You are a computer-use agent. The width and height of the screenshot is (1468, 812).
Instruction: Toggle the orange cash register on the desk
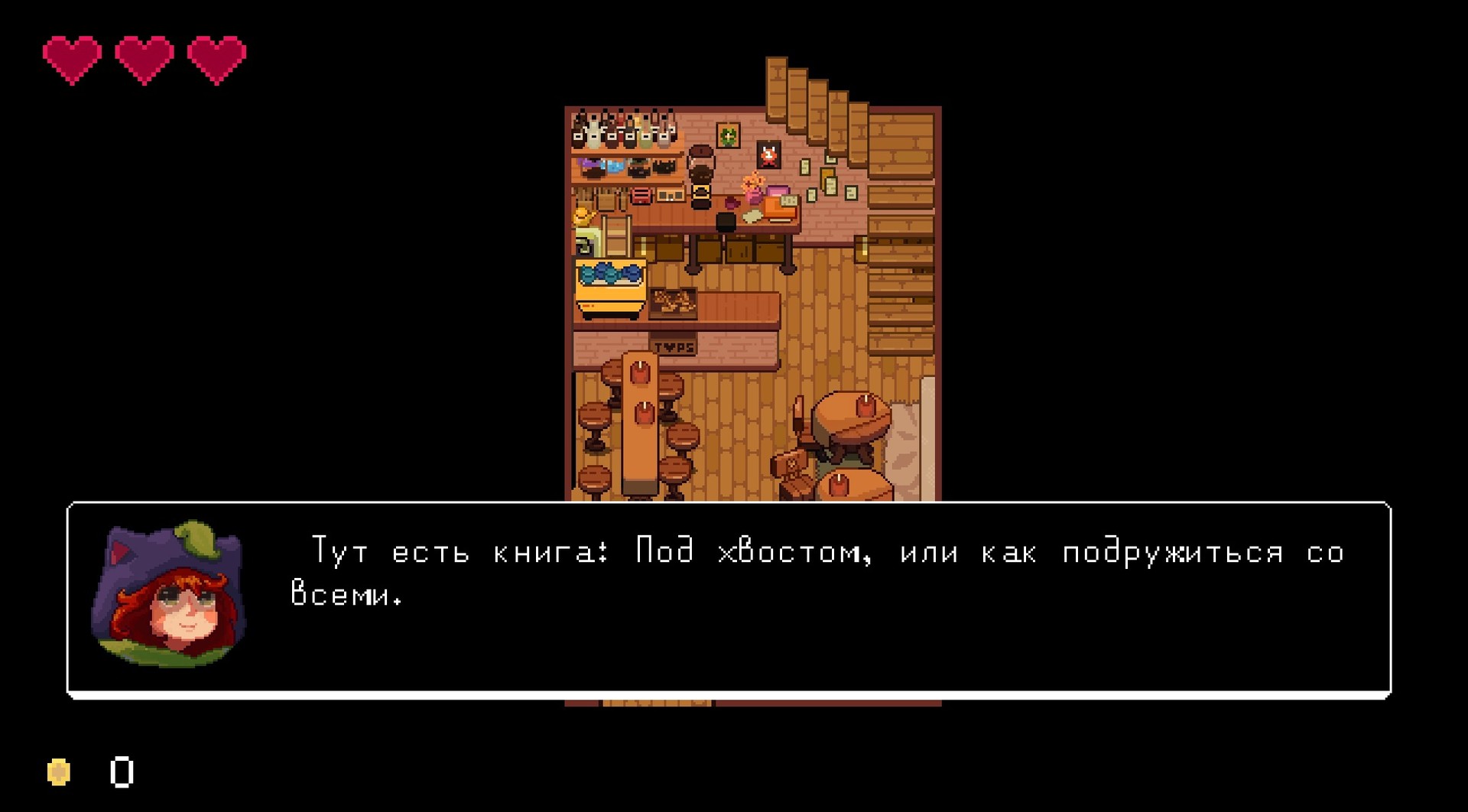780,208
